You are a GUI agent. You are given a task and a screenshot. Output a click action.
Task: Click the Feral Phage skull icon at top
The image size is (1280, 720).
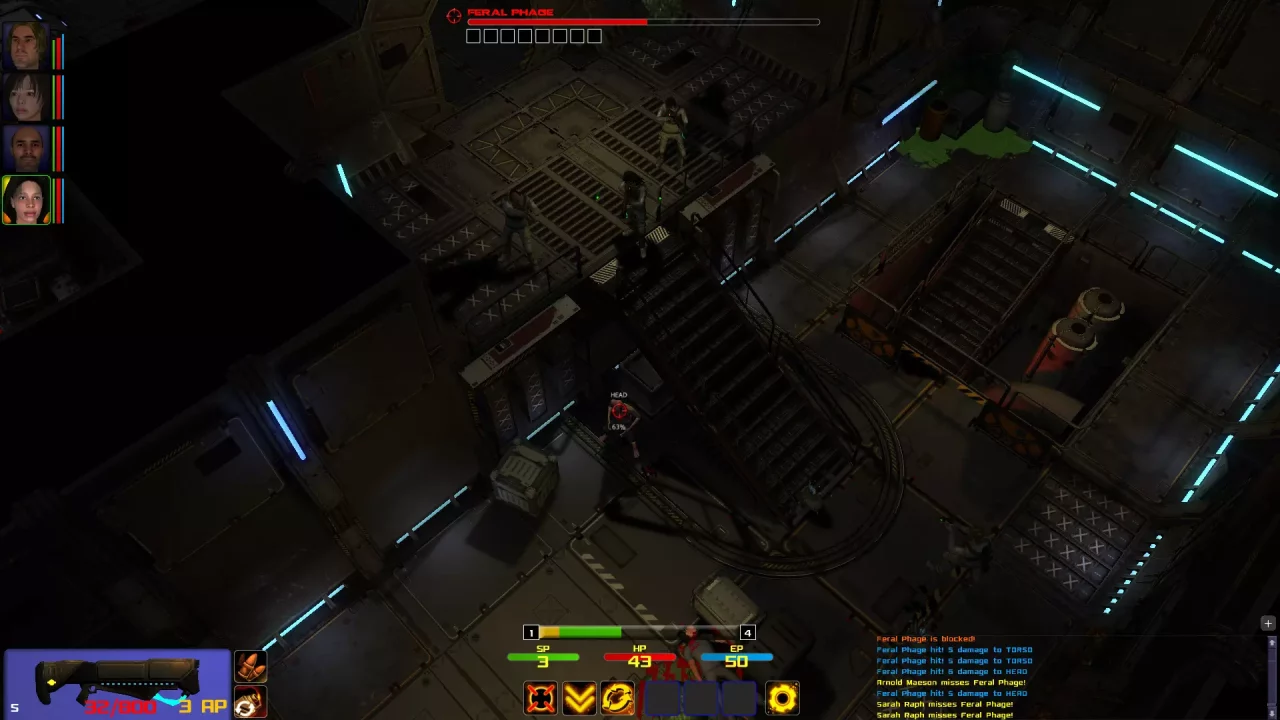[453, 14]
